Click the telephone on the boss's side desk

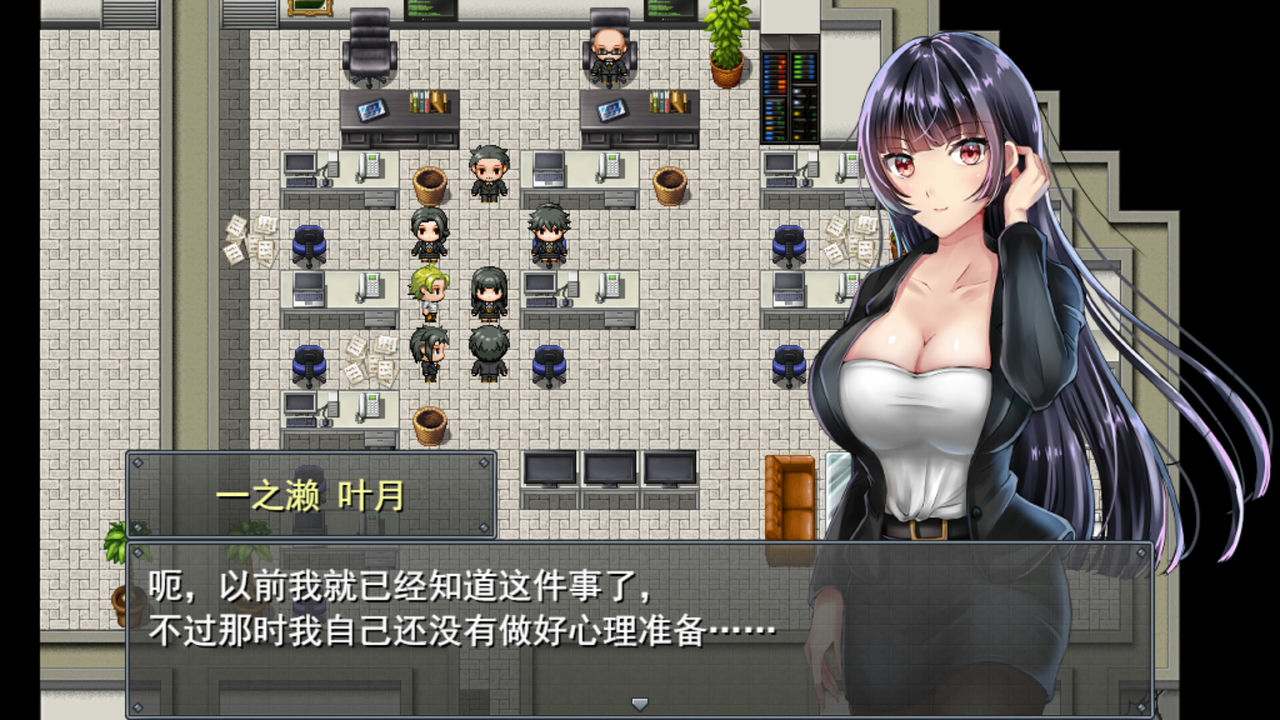[x=610, y=168]
